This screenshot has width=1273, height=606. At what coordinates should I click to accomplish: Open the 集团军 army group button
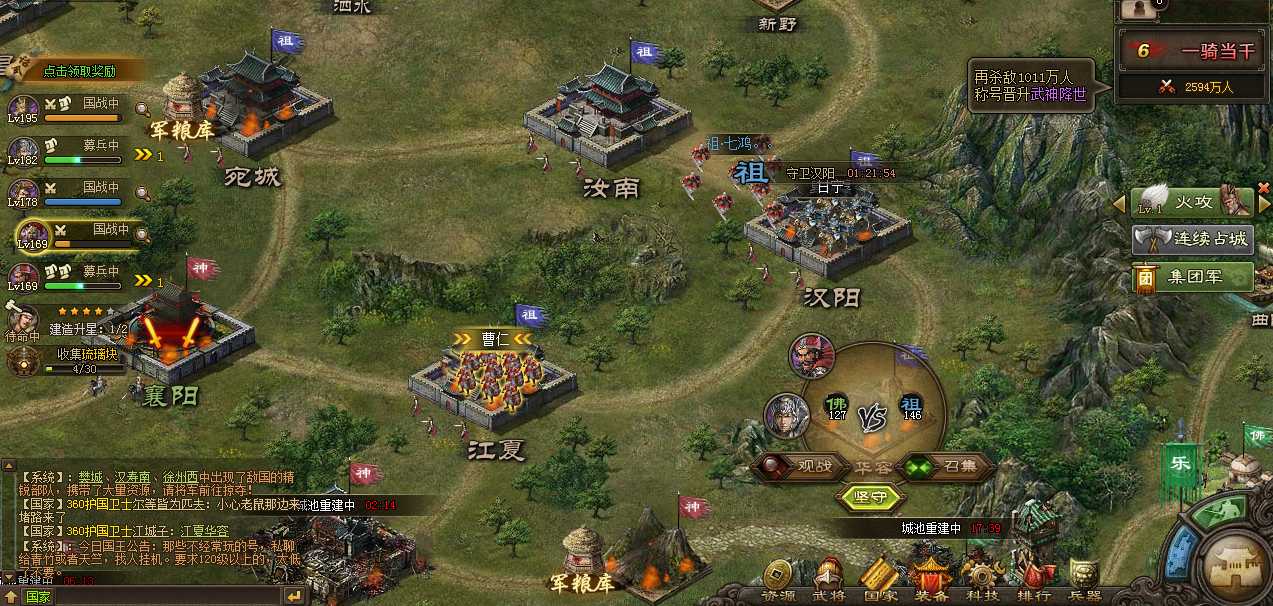(x=1193, y=277)
